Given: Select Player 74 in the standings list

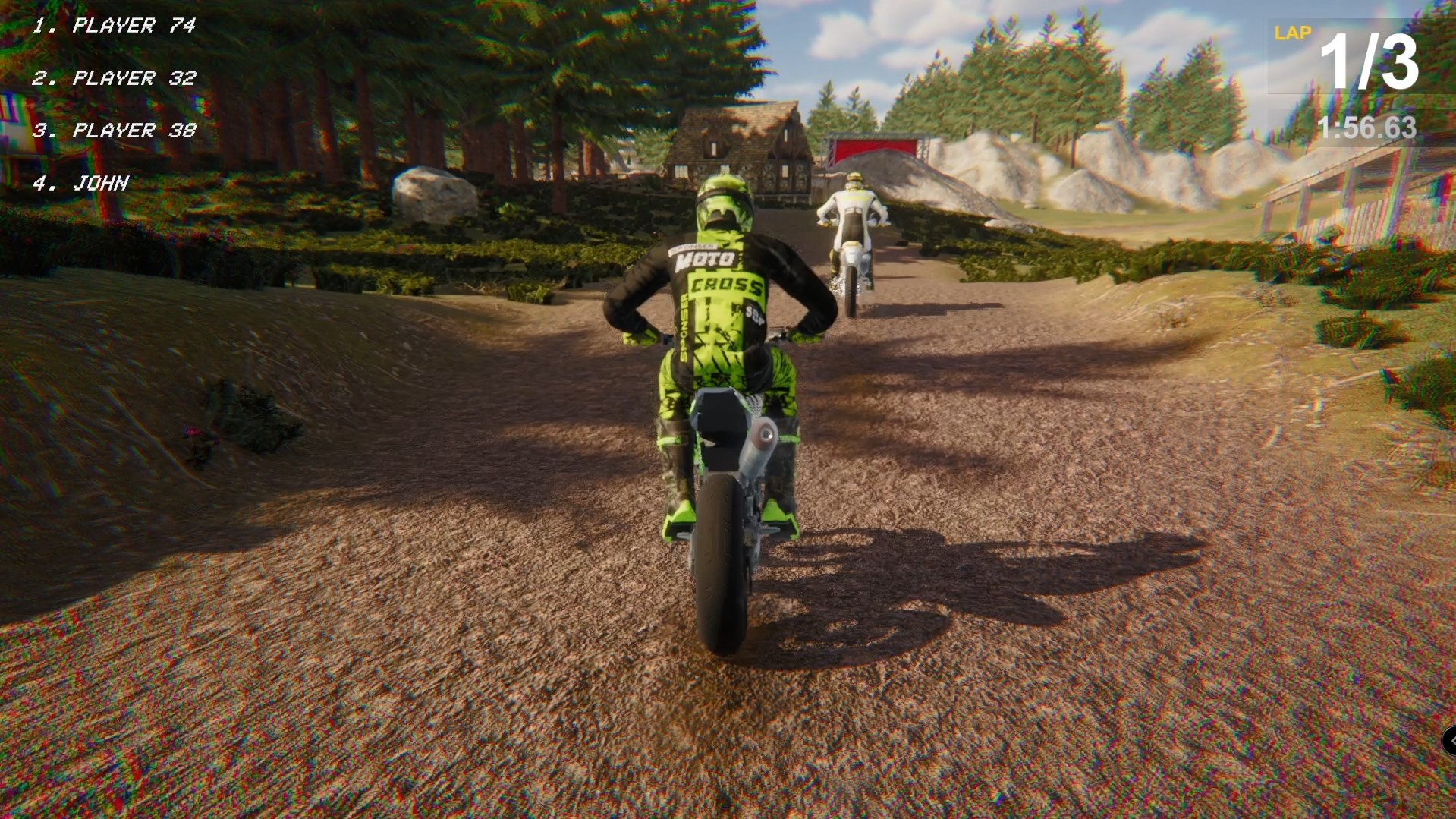Looking at the screenshot, I should [115, 26].
